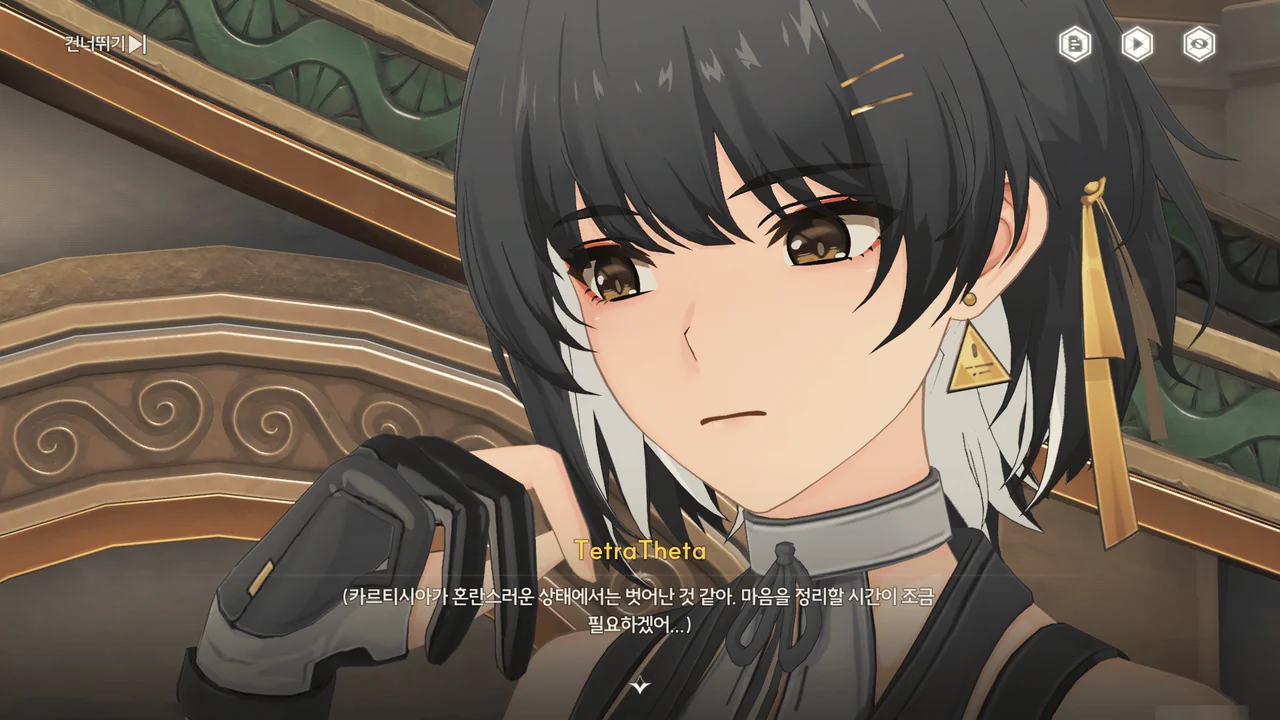The height and width of the screenshot is (720, 1280).
Task: Hide the dialogue interface with eye icon
Action: [x=1199, y=44]
